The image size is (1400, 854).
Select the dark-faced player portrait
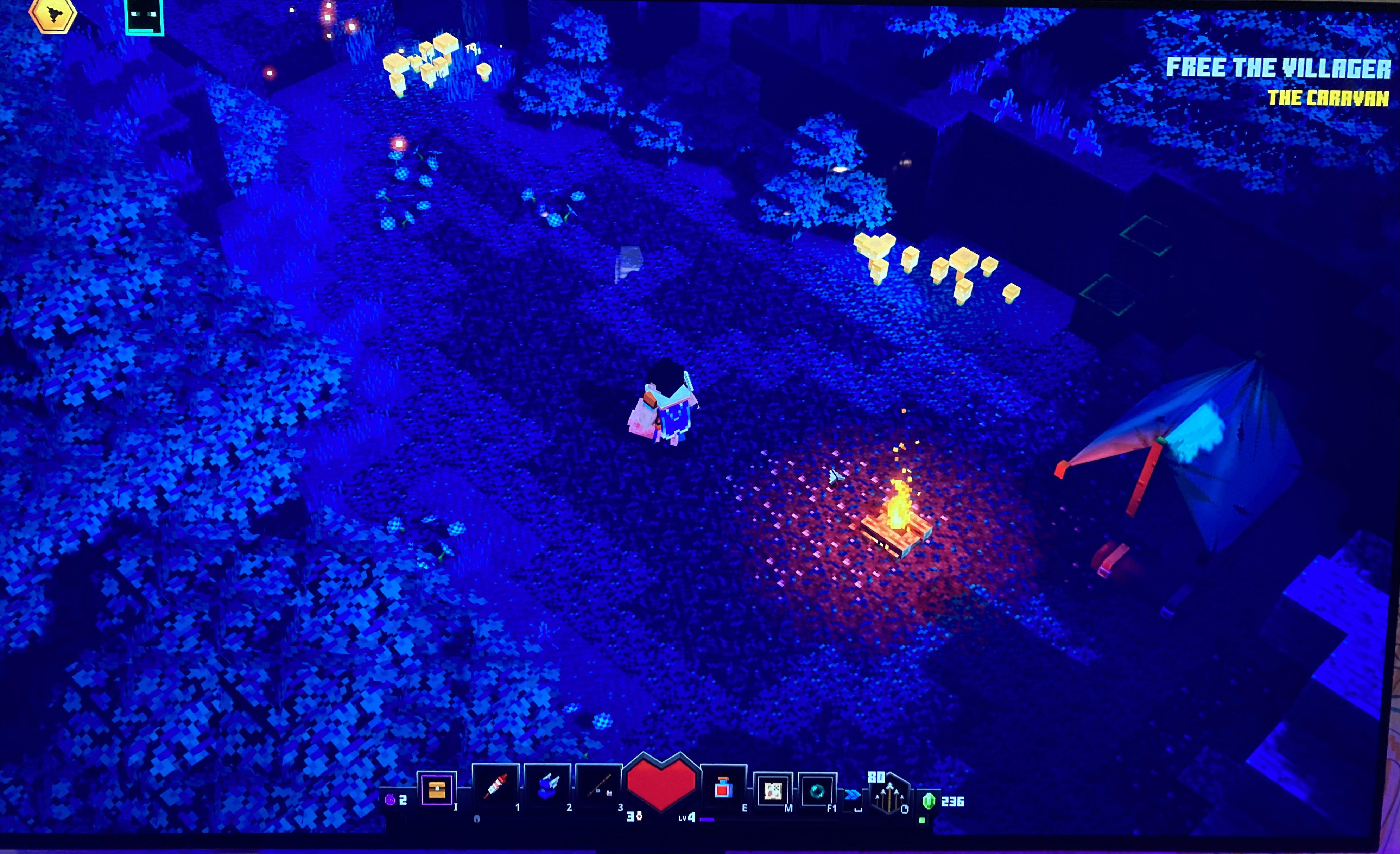(x=144, y=16)
